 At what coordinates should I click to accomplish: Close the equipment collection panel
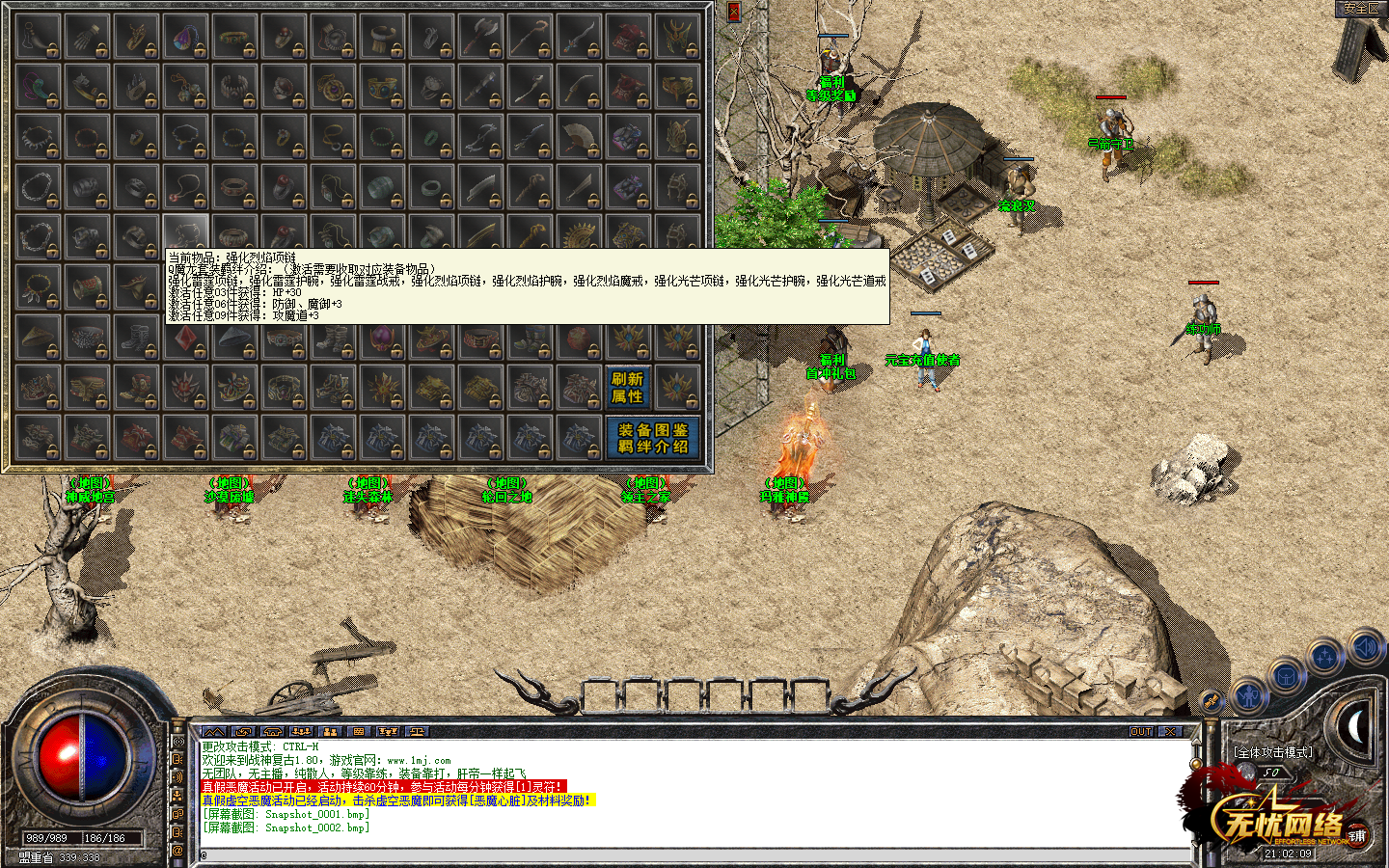pyautogui.click(x=733, y=12)
